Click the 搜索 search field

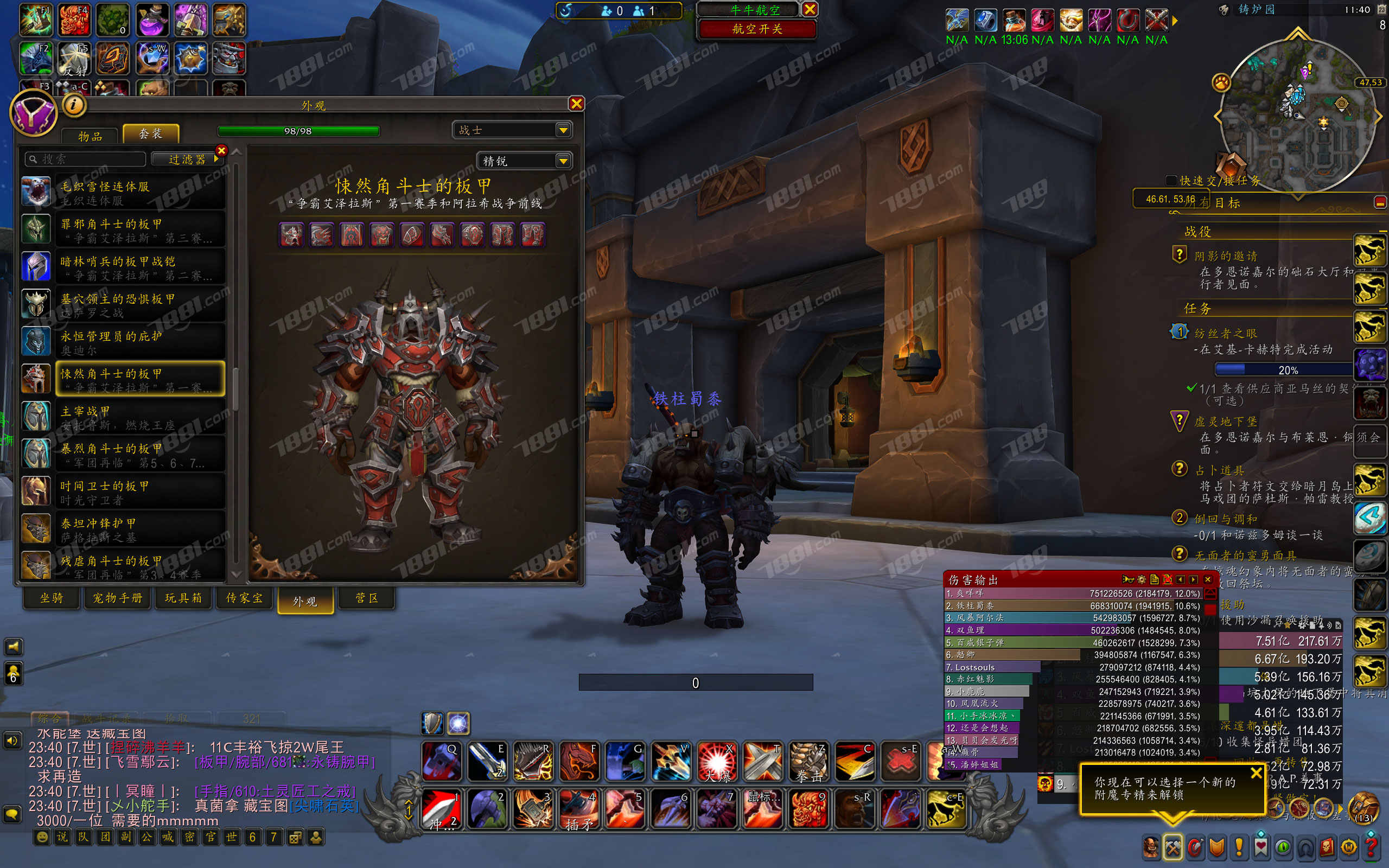coord(86,159)
